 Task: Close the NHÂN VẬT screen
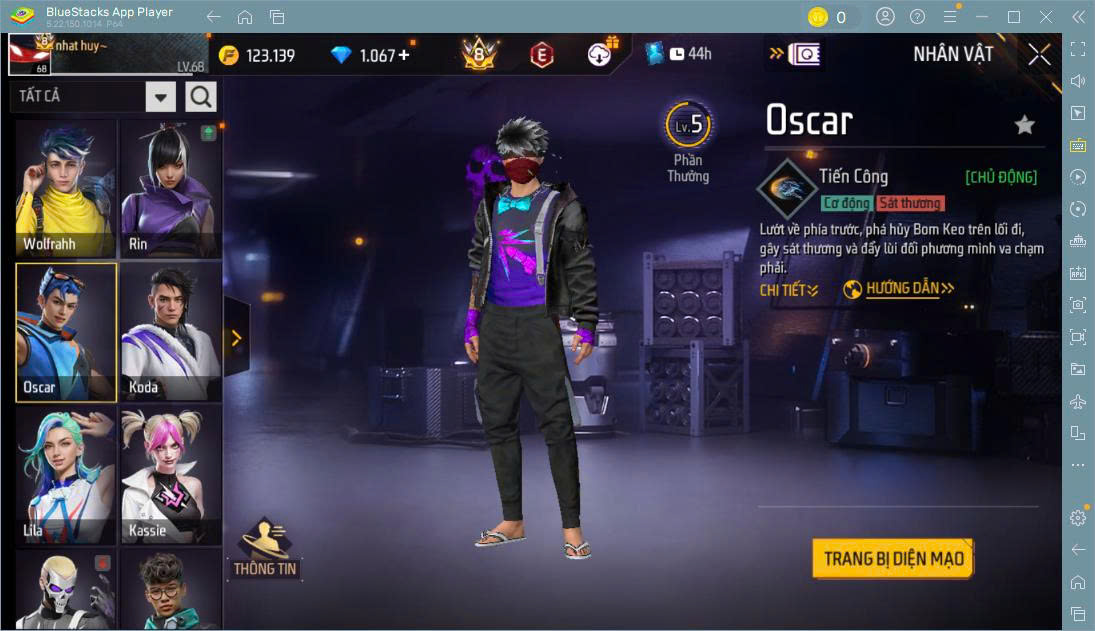(x=1039, y=55)
